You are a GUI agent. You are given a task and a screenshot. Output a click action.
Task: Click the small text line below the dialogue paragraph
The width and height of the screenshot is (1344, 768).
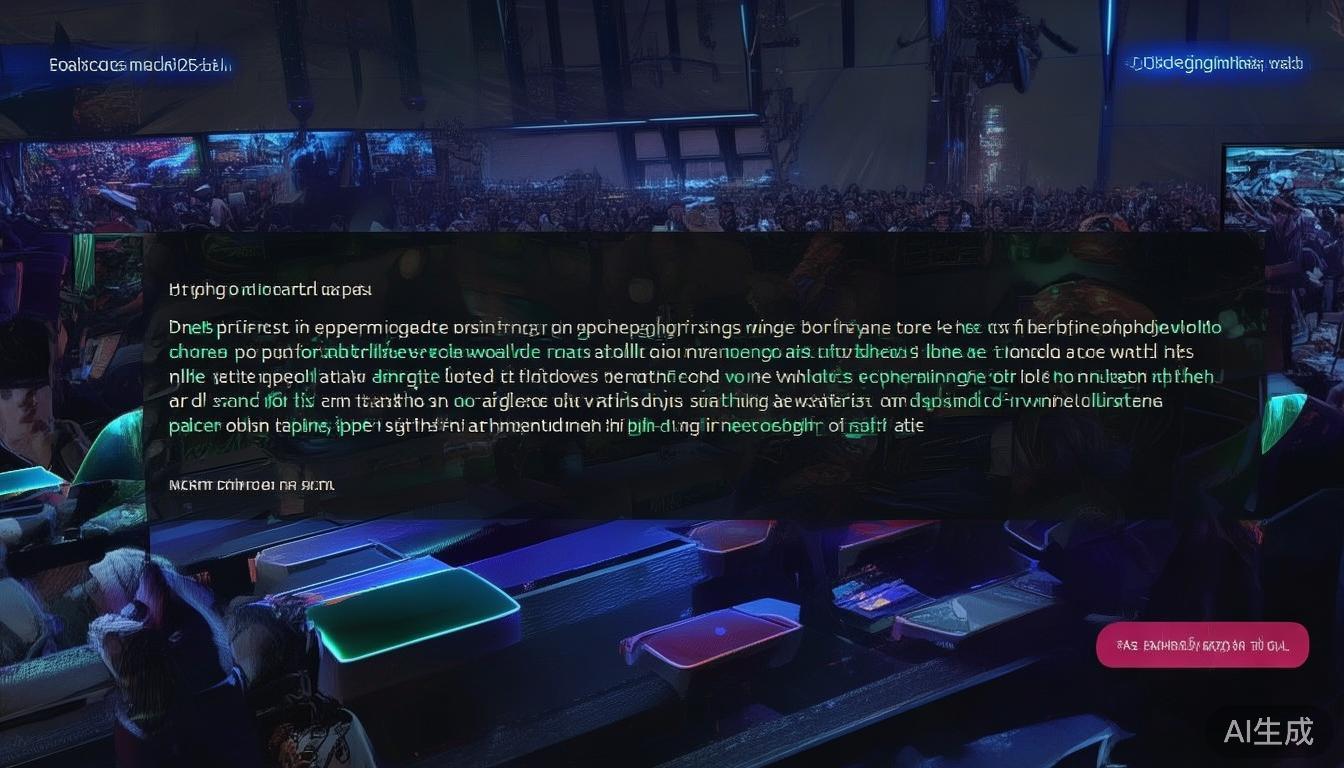coord(252,485)
